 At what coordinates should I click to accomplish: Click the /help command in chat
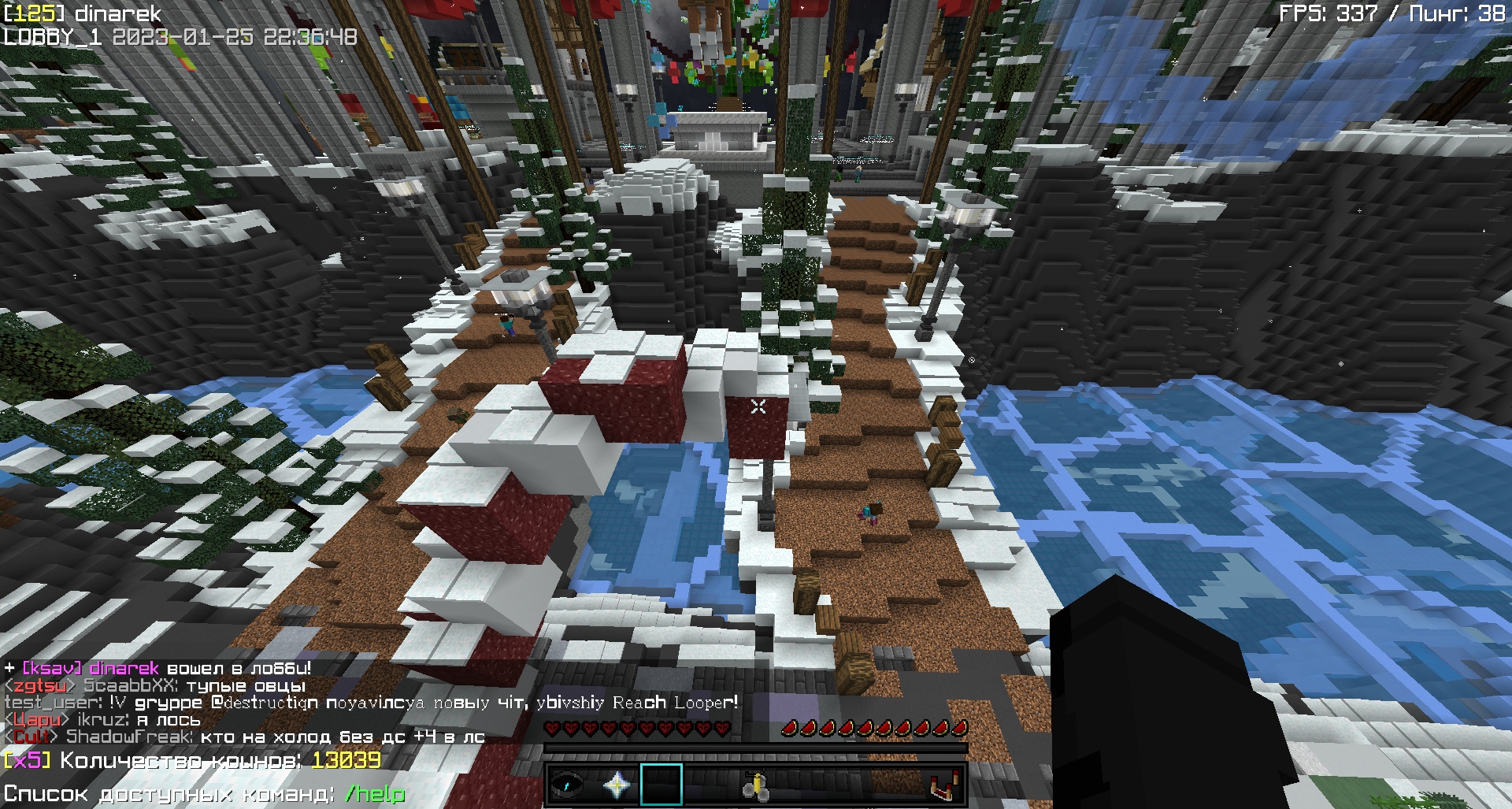click(375, 793)
